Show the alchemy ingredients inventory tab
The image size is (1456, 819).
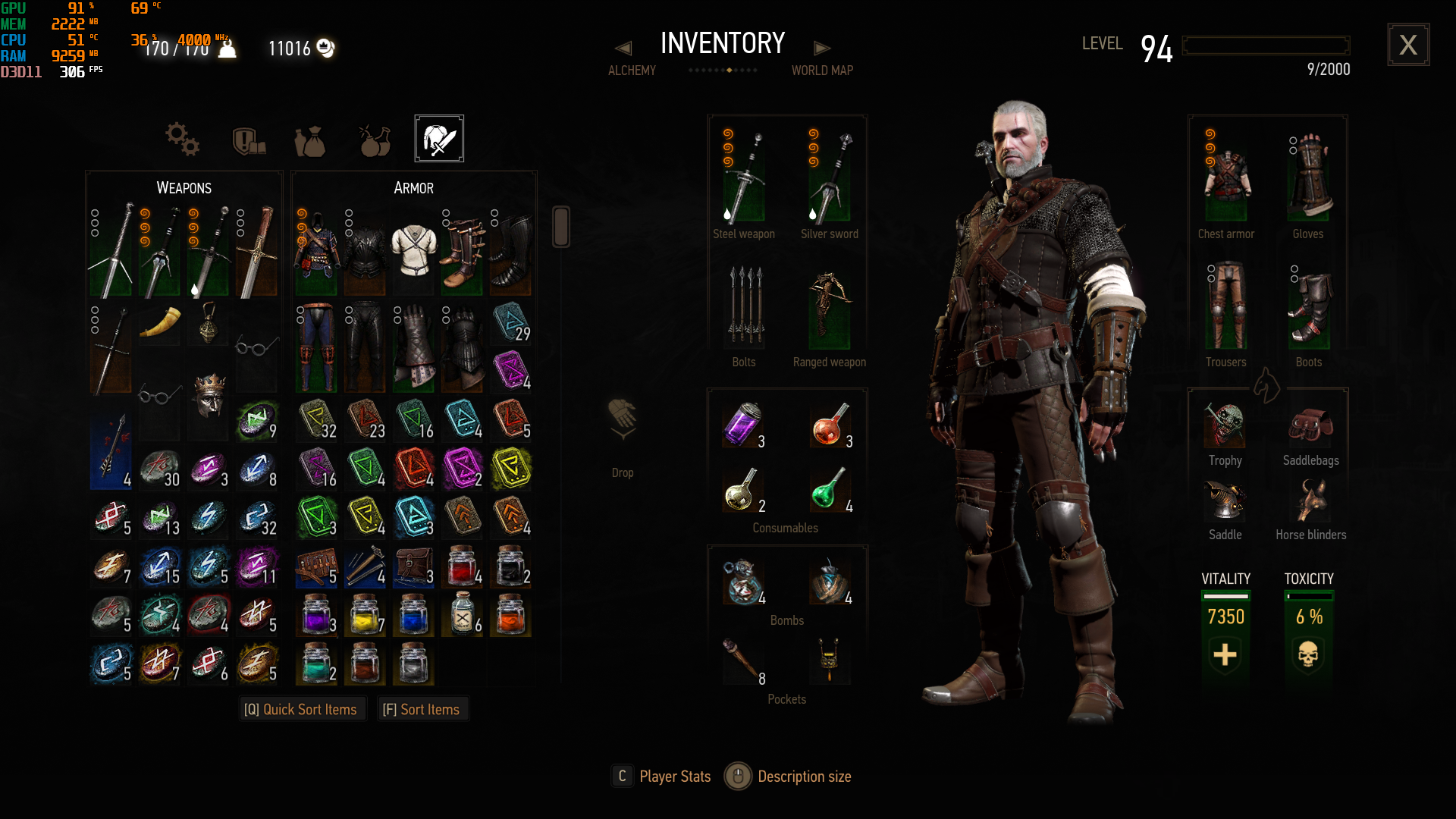pos(375,140)
